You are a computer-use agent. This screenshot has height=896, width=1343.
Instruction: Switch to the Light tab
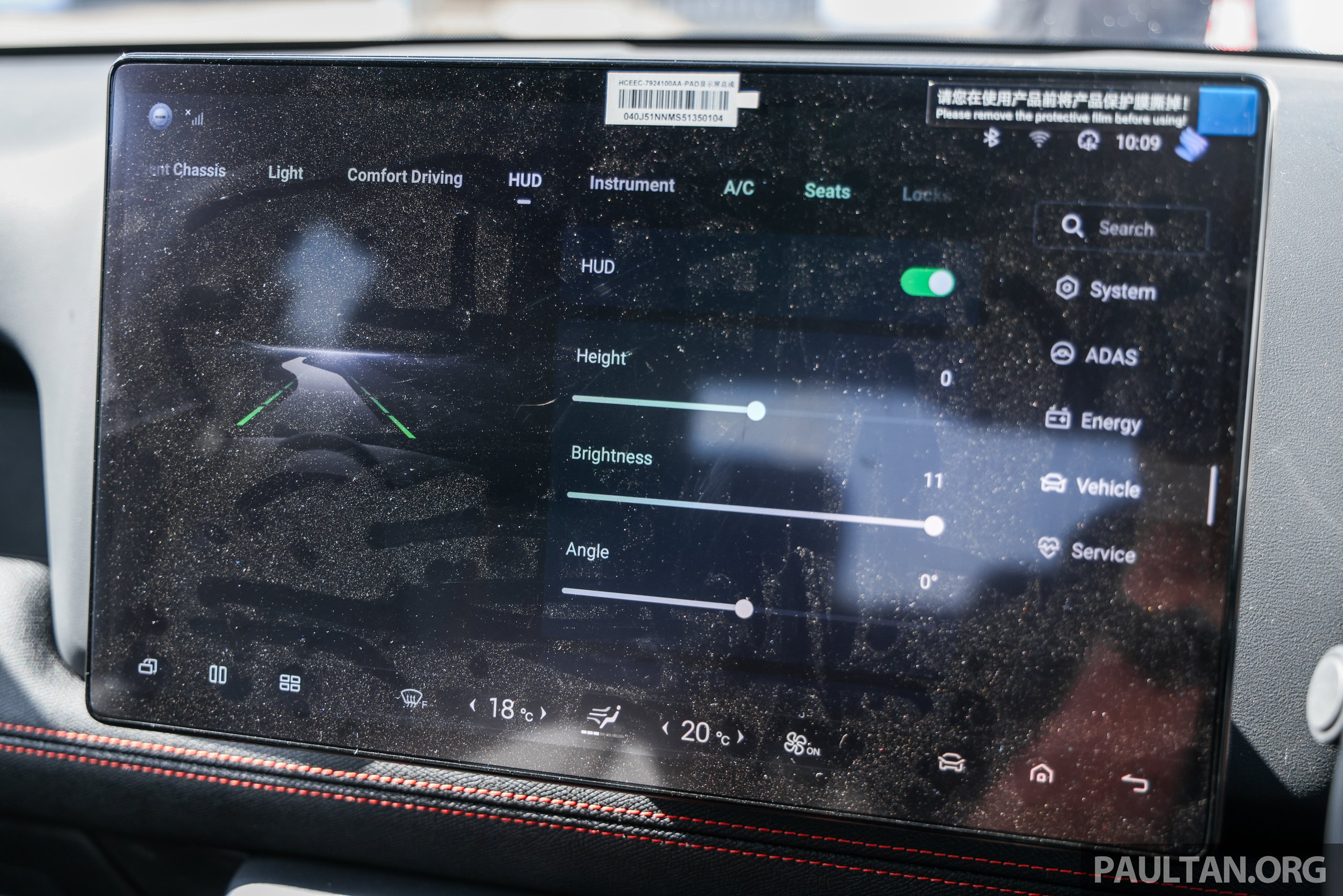[285, 173]
